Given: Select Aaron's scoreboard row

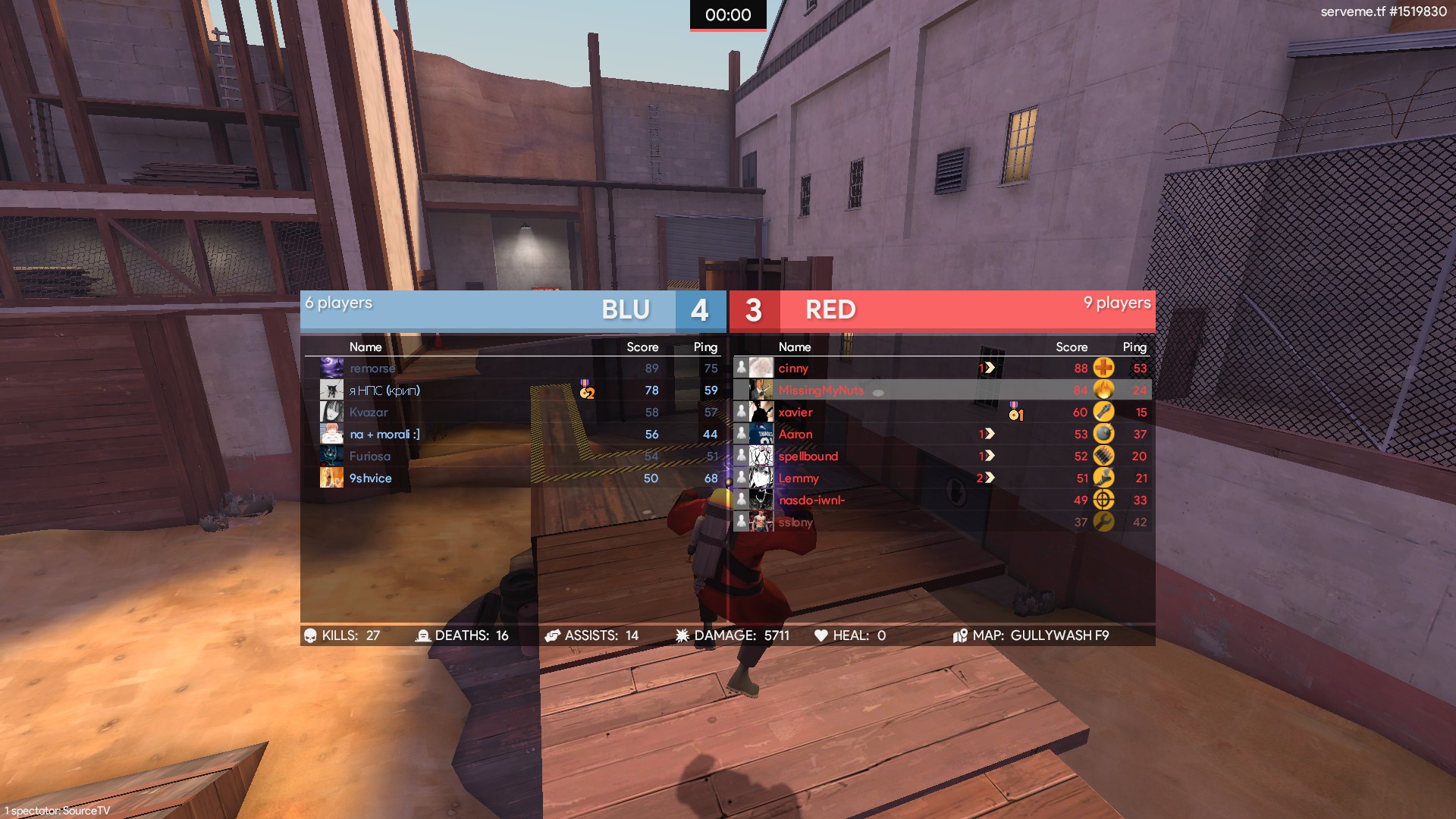Looking at the screenshot, I should (x=795, y=435).
